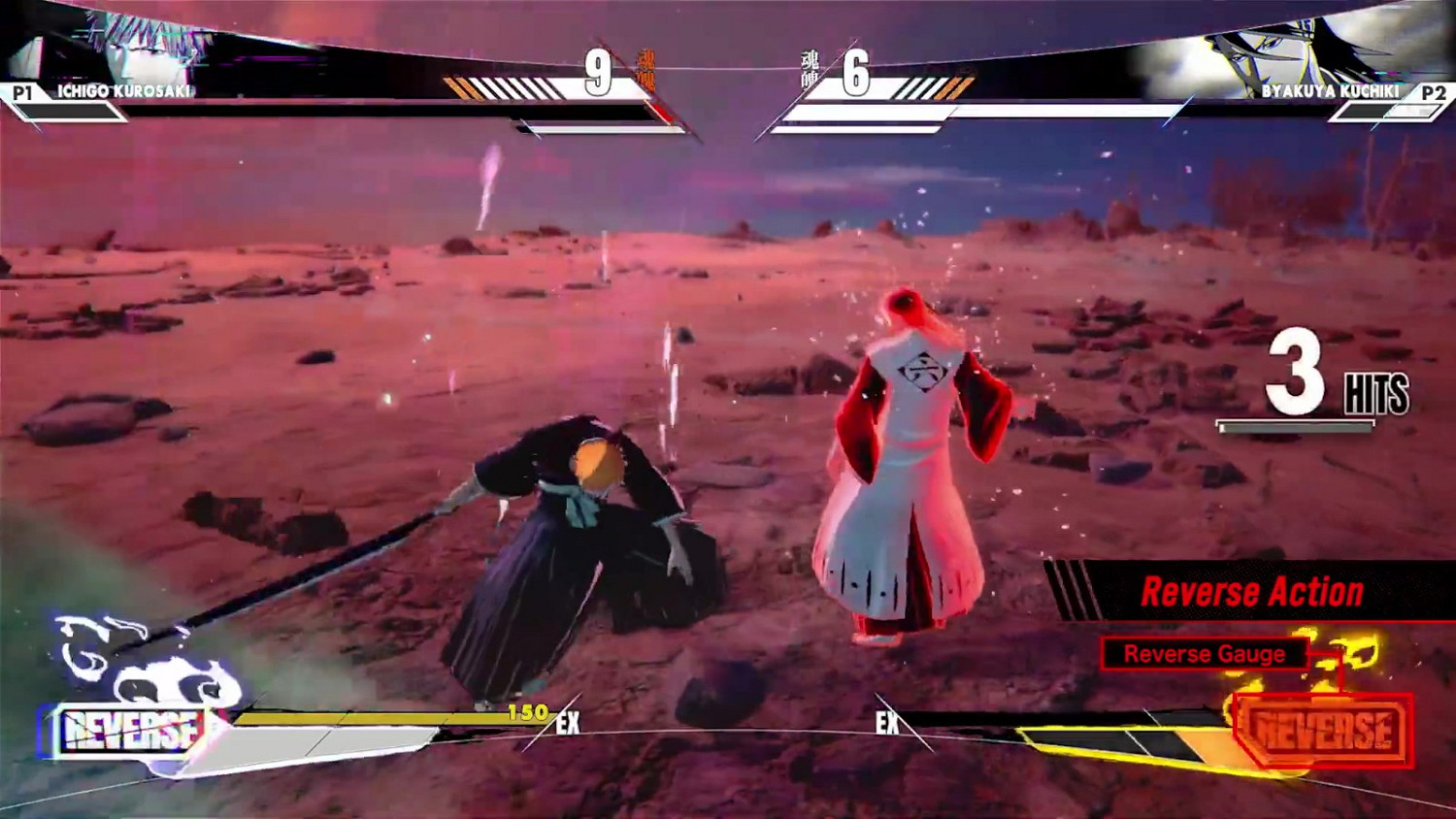Expand the Reverse Gauge label callout
The width and height of the screenshot is (1456, 819).
(x=1204, y=655)
